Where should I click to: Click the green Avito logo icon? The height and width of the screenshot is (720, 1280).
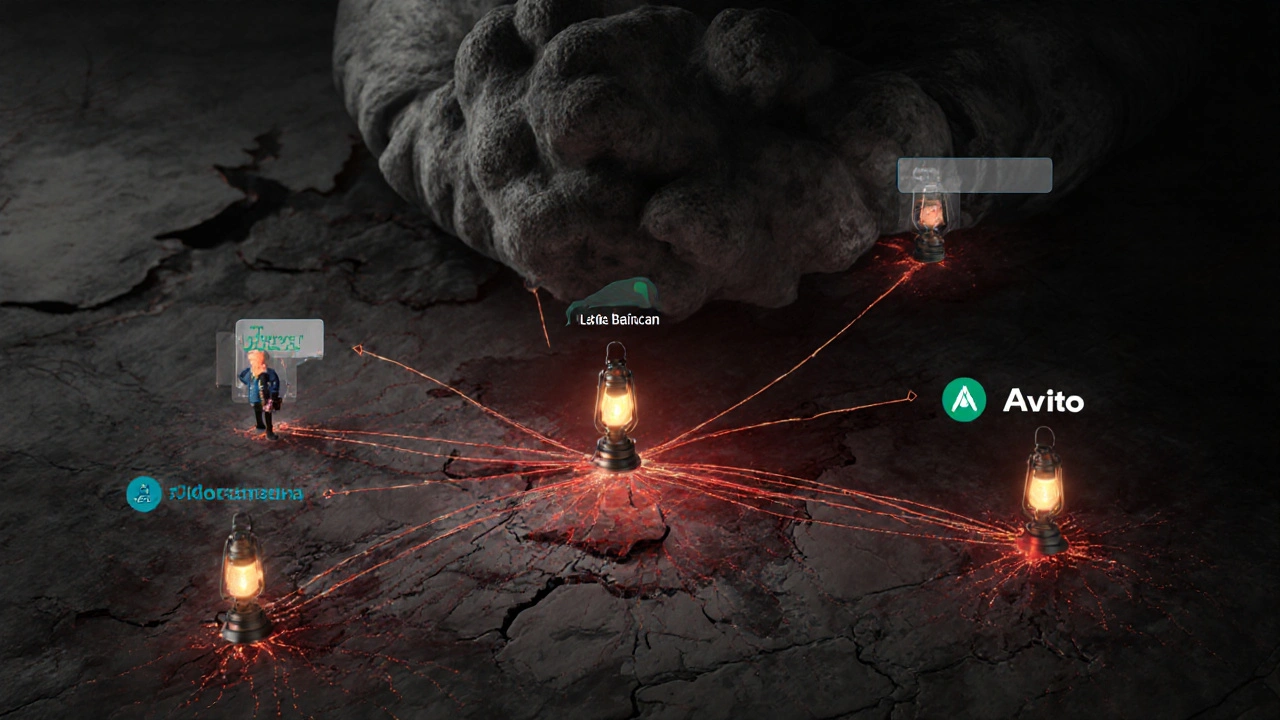point(964,400)
